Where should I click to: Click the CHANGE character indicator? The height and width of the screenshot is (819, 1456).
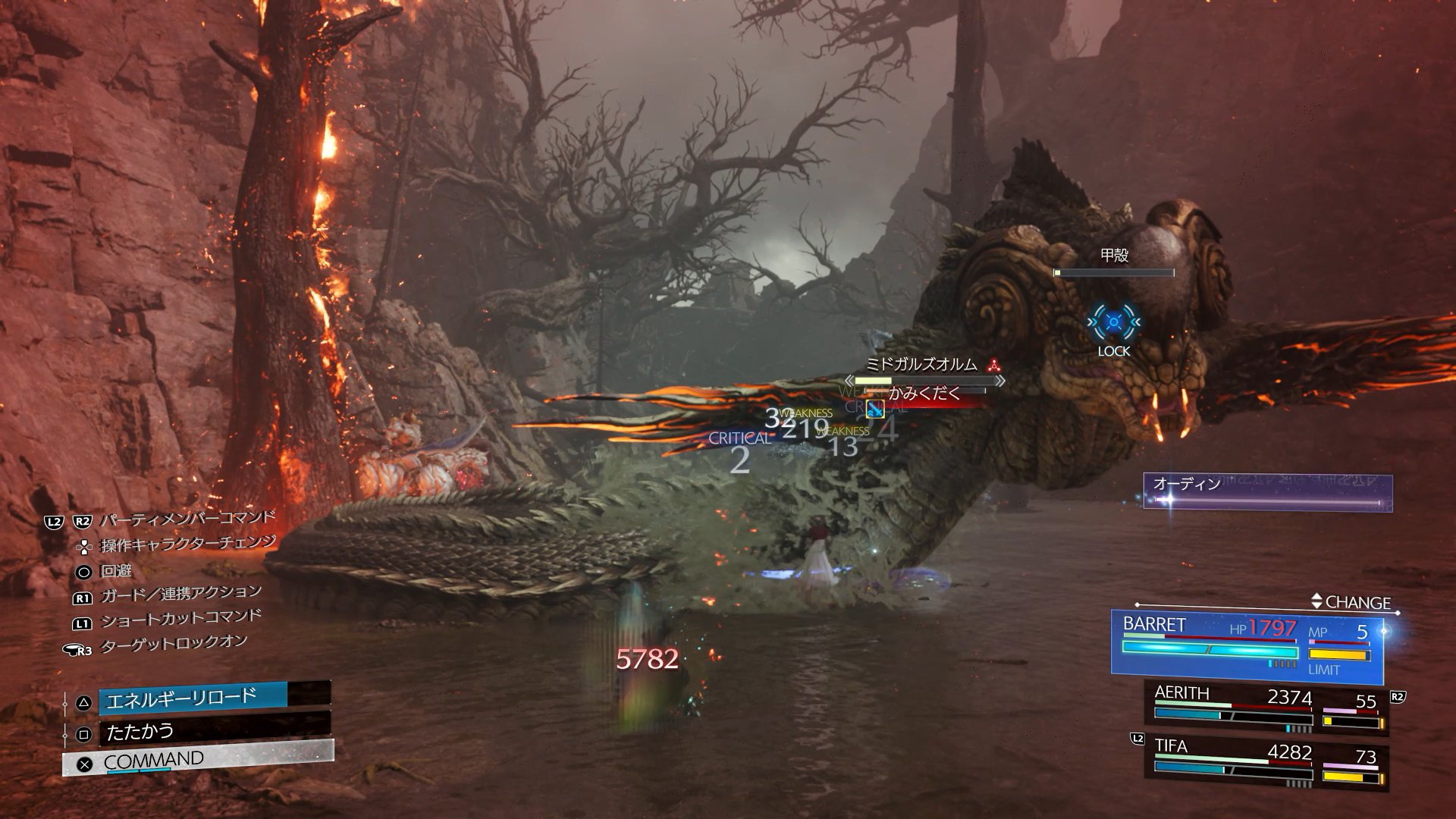coord(1355,602)
